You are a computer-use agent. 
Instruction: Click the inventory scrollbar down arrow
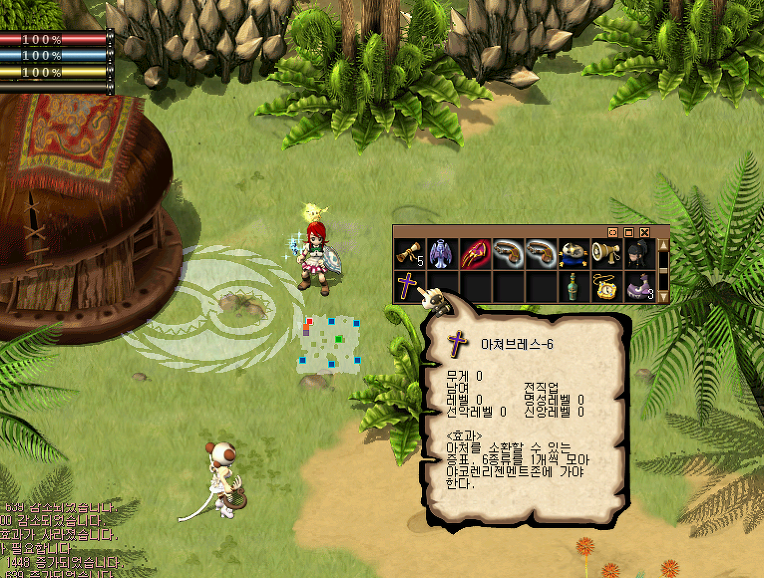[x=663, y=296]
